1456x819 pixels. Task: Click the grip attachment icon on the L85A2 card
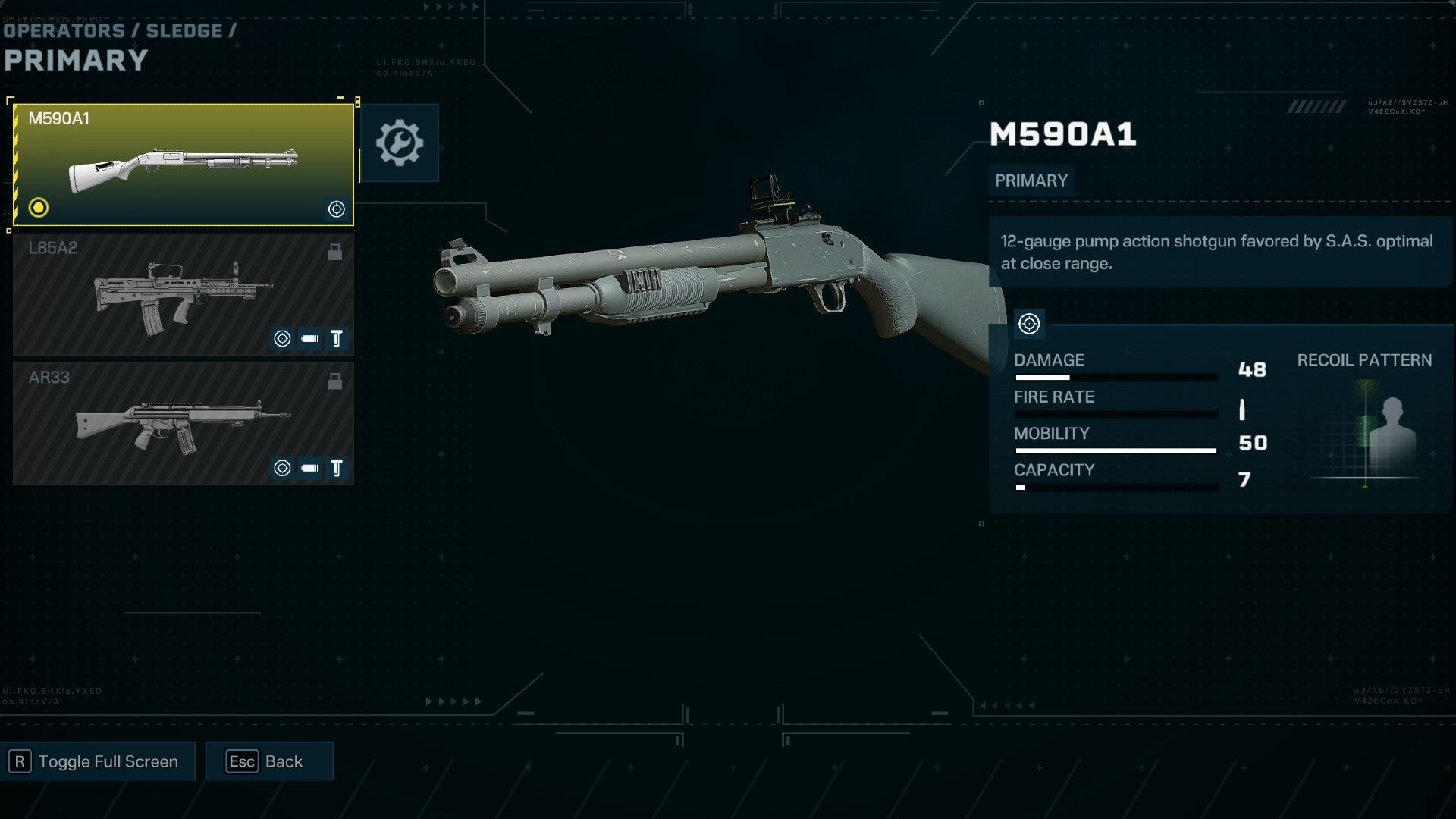click(x=336, y=339)
